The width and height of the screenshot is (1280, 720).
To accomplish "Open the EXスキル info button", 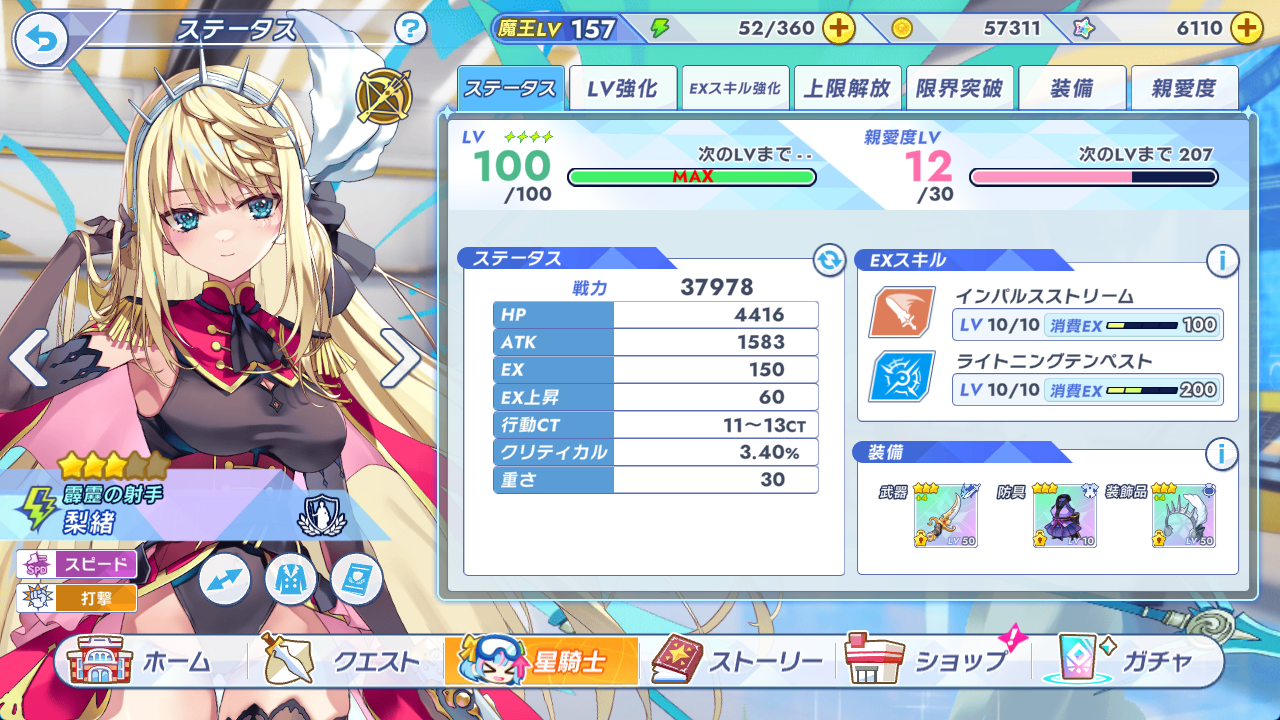I will coord(1221,261).
